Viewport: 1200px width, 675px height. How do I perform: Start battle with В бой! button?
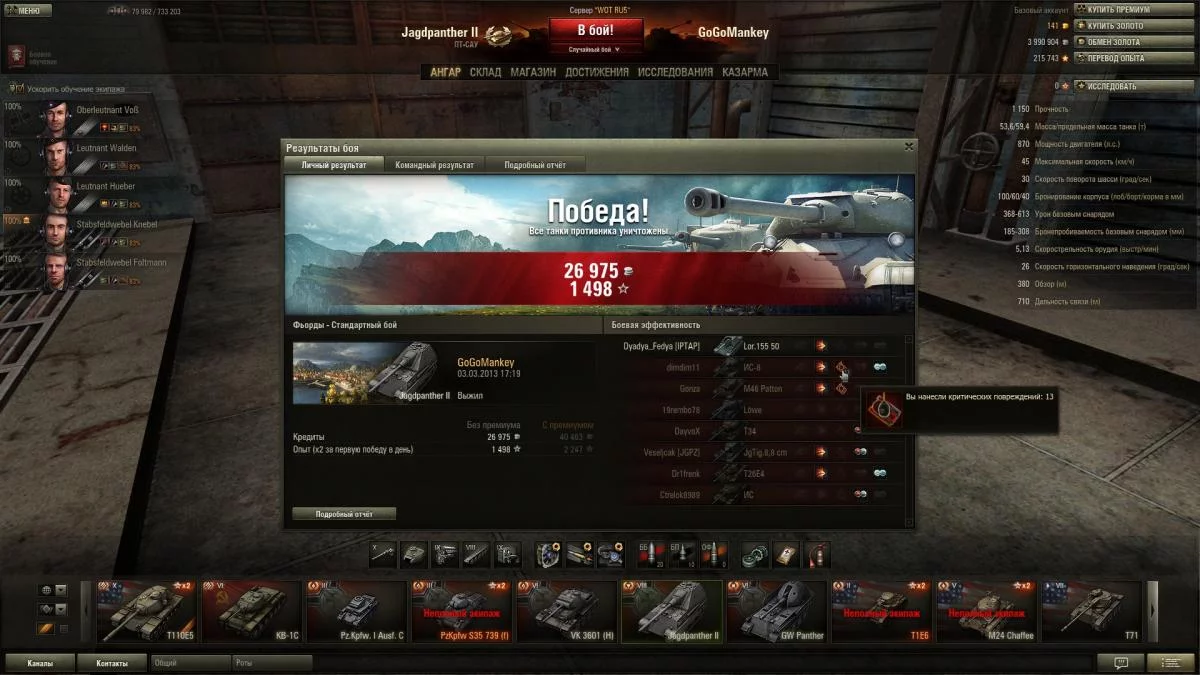coord(595,31)
